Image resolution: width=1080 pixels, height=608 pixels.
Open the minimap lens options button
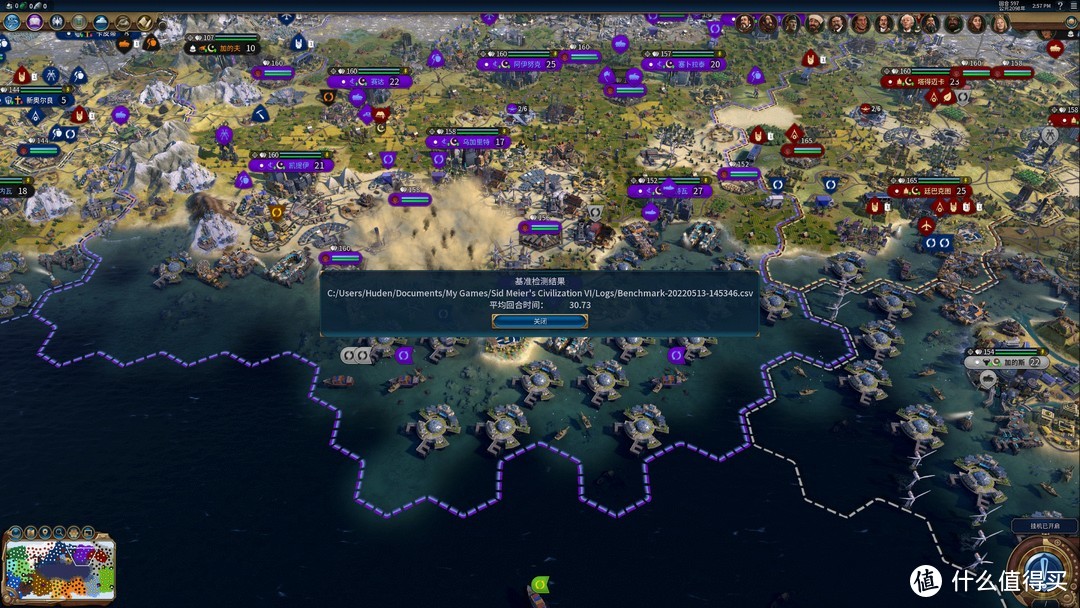point(14,532)
